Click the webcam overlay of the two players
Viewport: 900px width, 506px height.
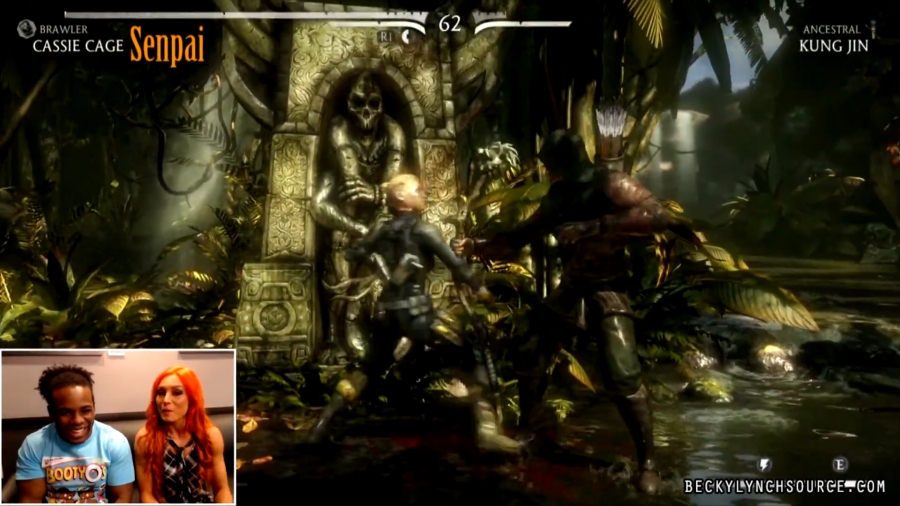[x=118, y=427]
